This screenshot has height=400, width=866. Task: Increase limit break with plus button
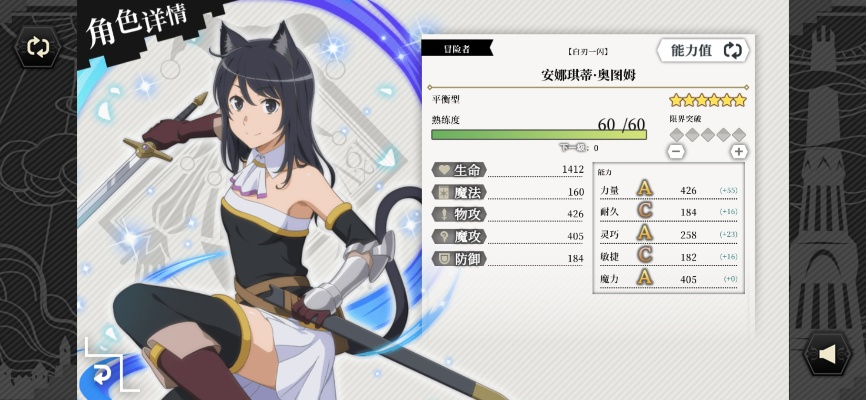point(738,151)
